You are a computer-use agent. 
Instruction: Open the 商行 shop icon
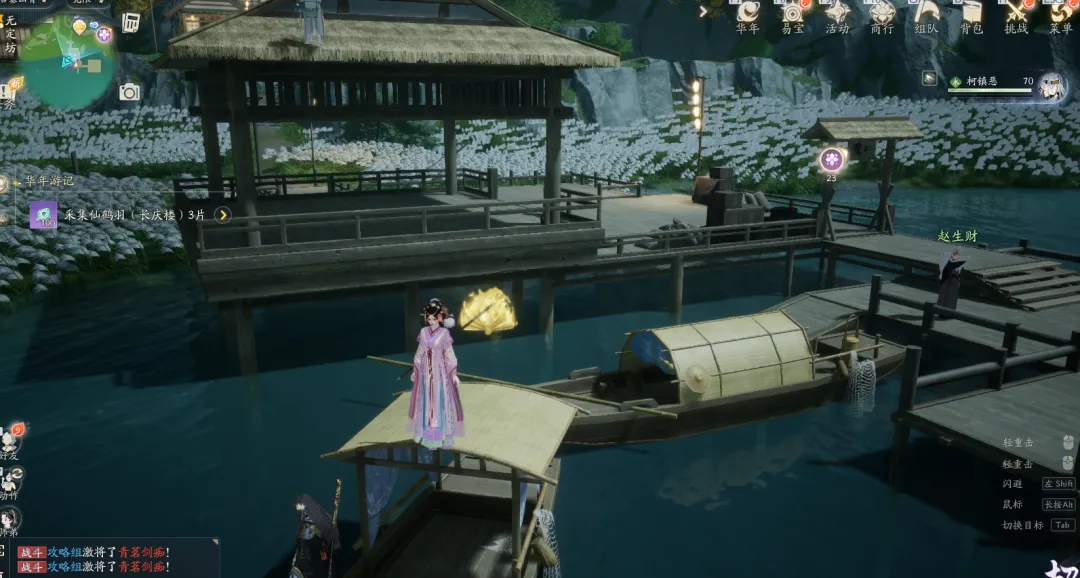coord(882,13)
